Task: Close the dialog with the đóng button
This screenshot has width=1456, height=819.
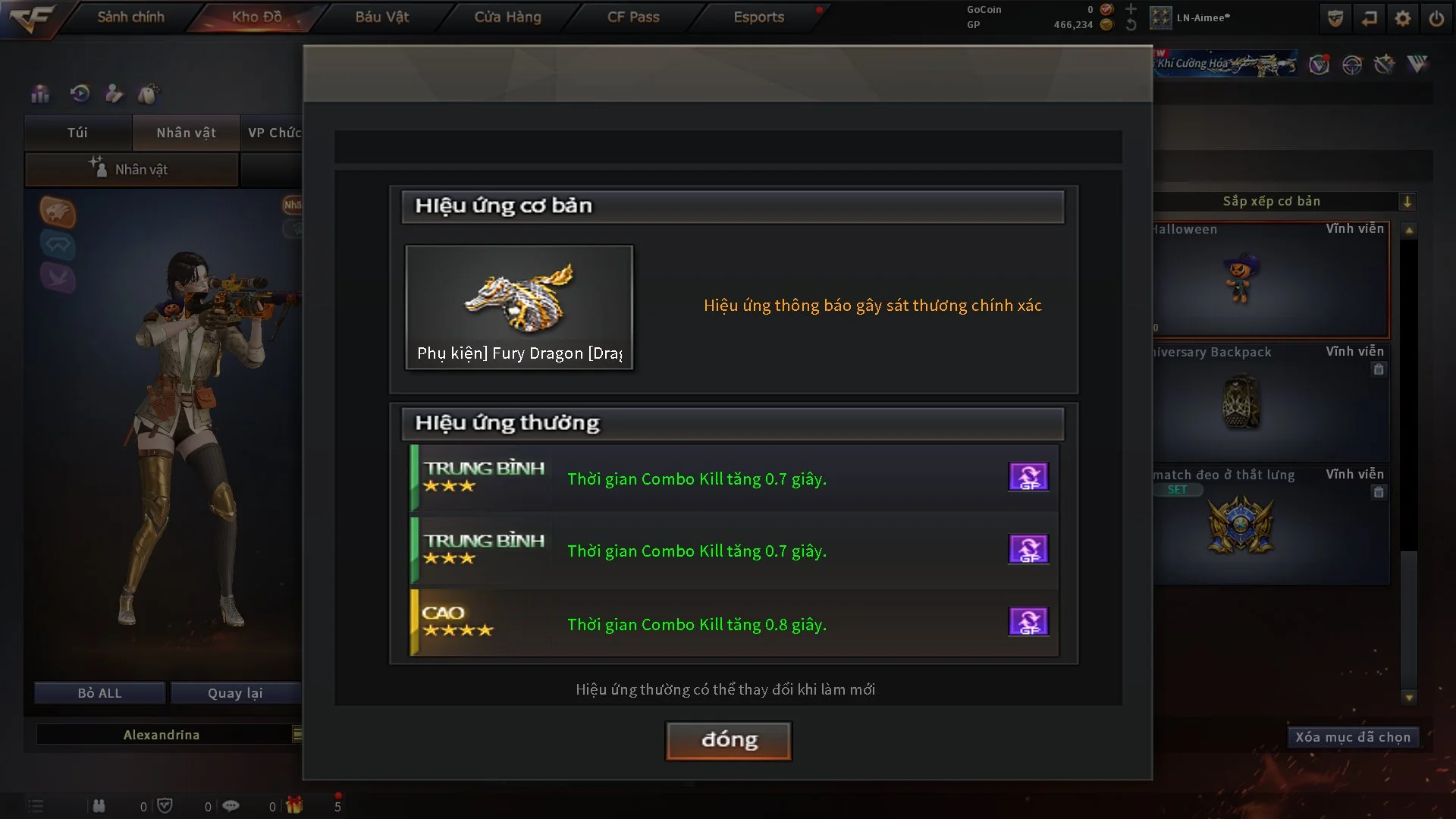Action: click(728, 740)
